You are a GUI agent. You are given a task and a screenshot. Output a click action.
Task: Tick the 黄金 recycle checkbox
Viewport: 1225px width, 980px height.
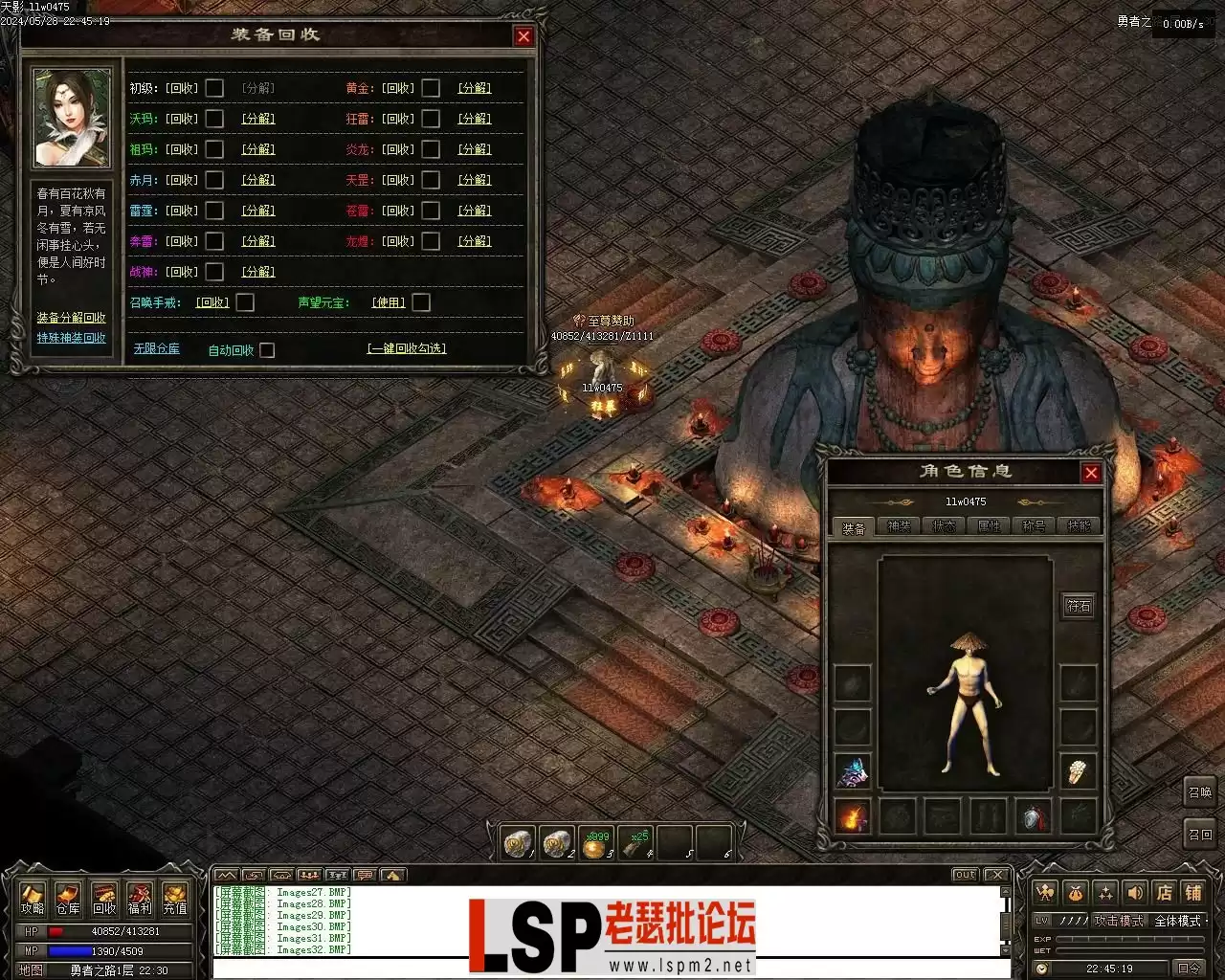pyautogui.click(x=431, y=88)
